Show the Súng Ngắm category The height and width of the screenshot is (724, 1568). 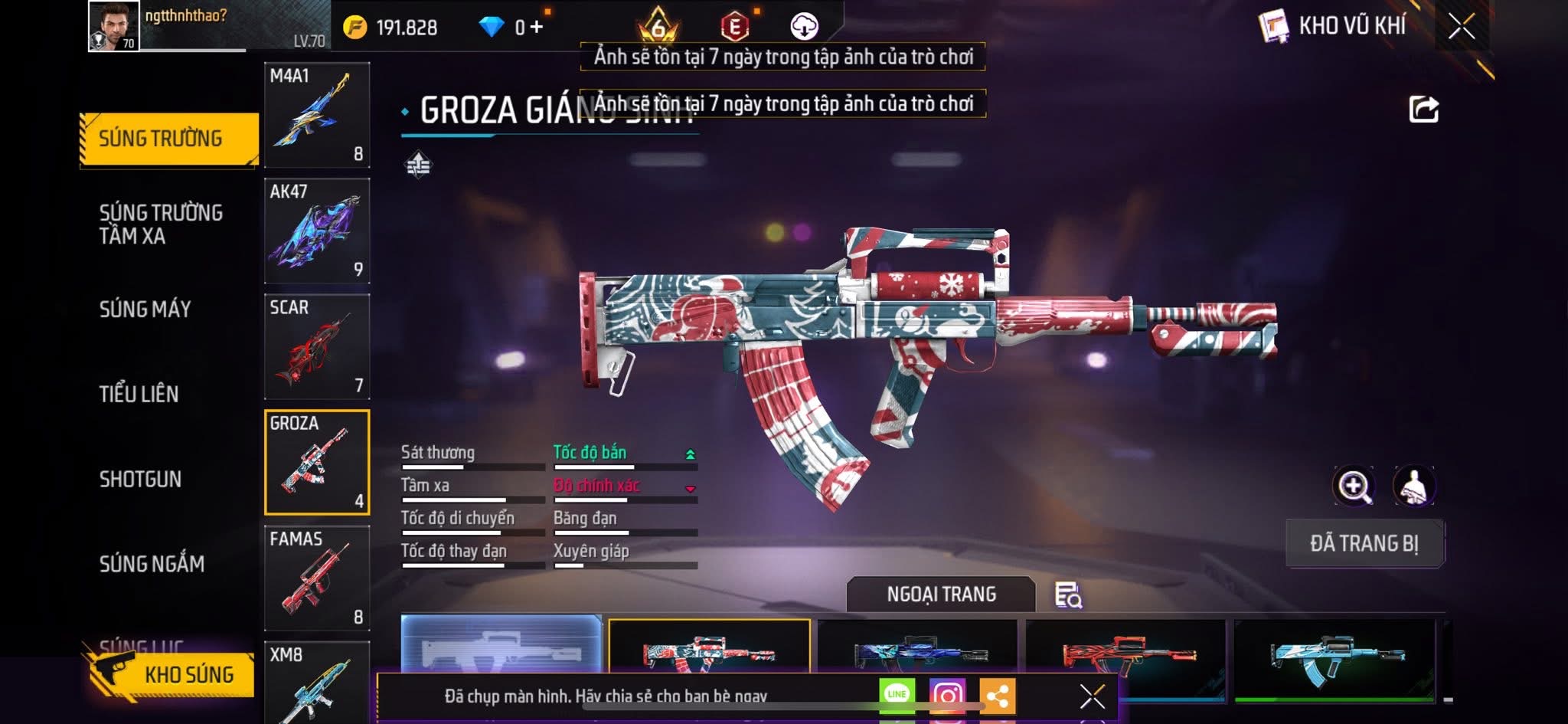coord(152,564)
